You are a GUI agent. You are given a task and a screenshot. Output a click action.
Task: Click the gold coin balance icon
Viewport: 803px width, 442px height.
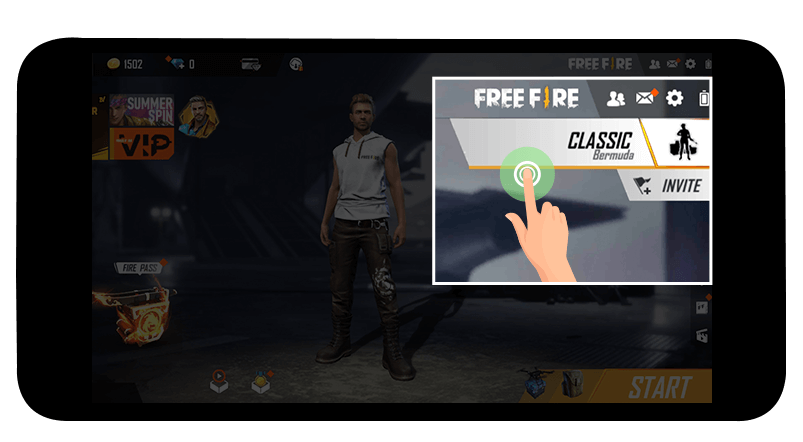pyautogui.click(x=113, y=64)
